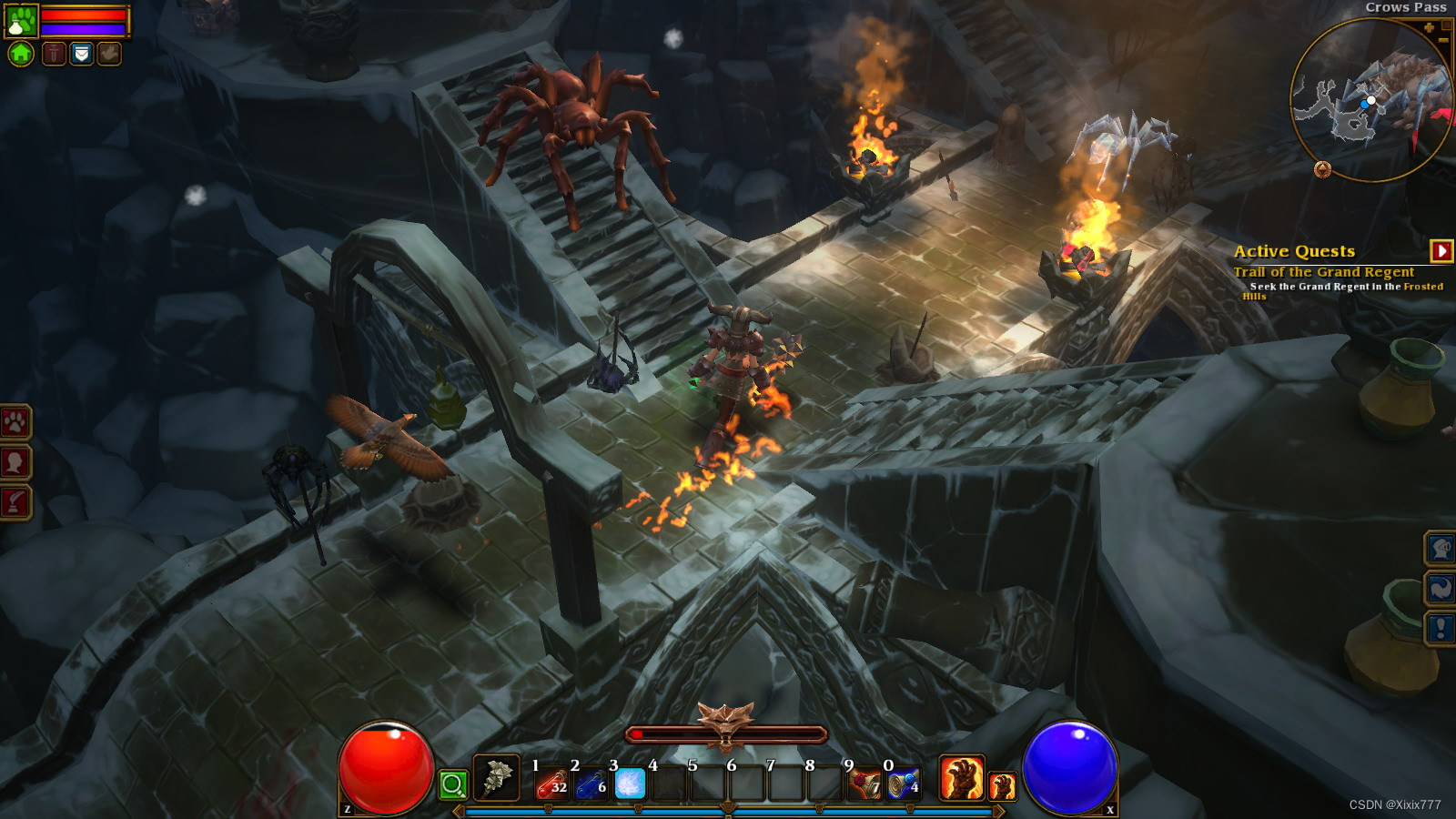
Task: Click the green magnifier button by health orb
Action: pos(452,784)
